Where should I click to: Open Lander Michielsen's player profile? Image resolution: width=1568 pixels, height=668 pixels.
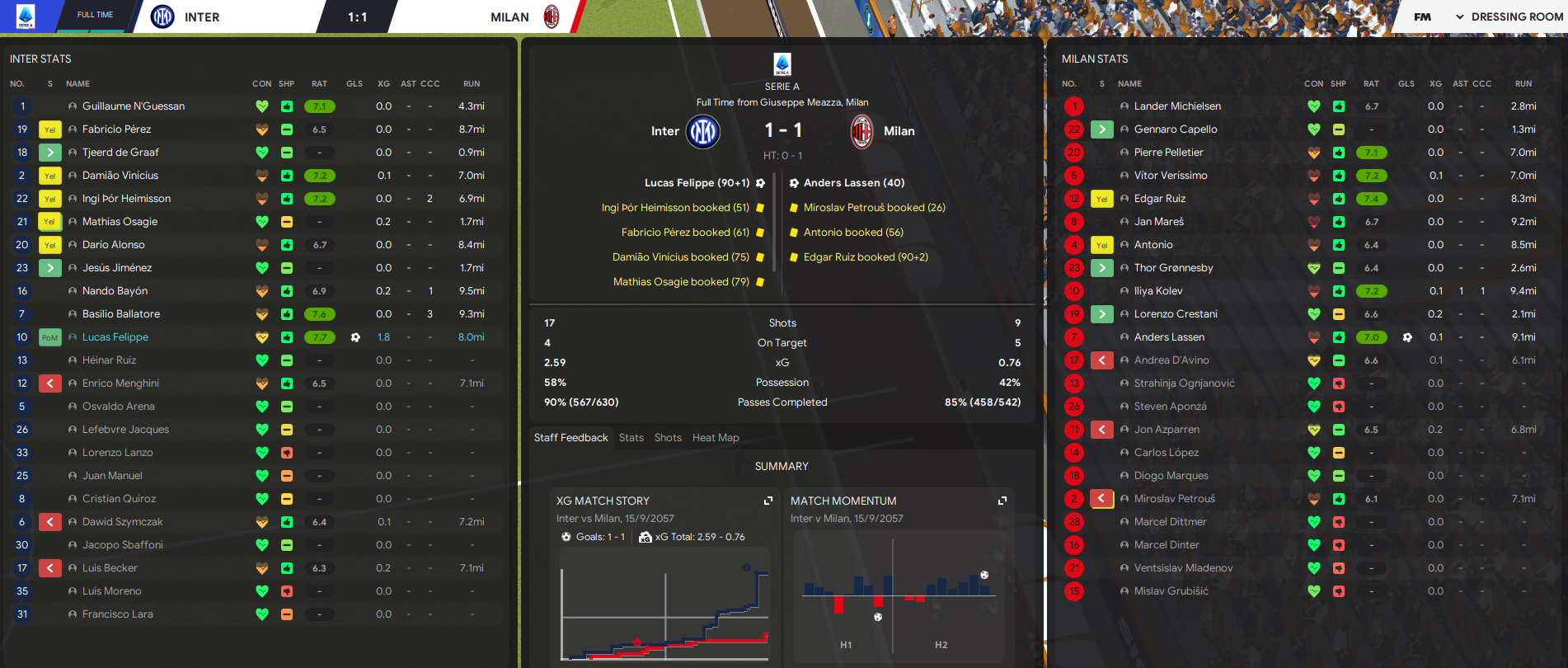pos(1177,106)
